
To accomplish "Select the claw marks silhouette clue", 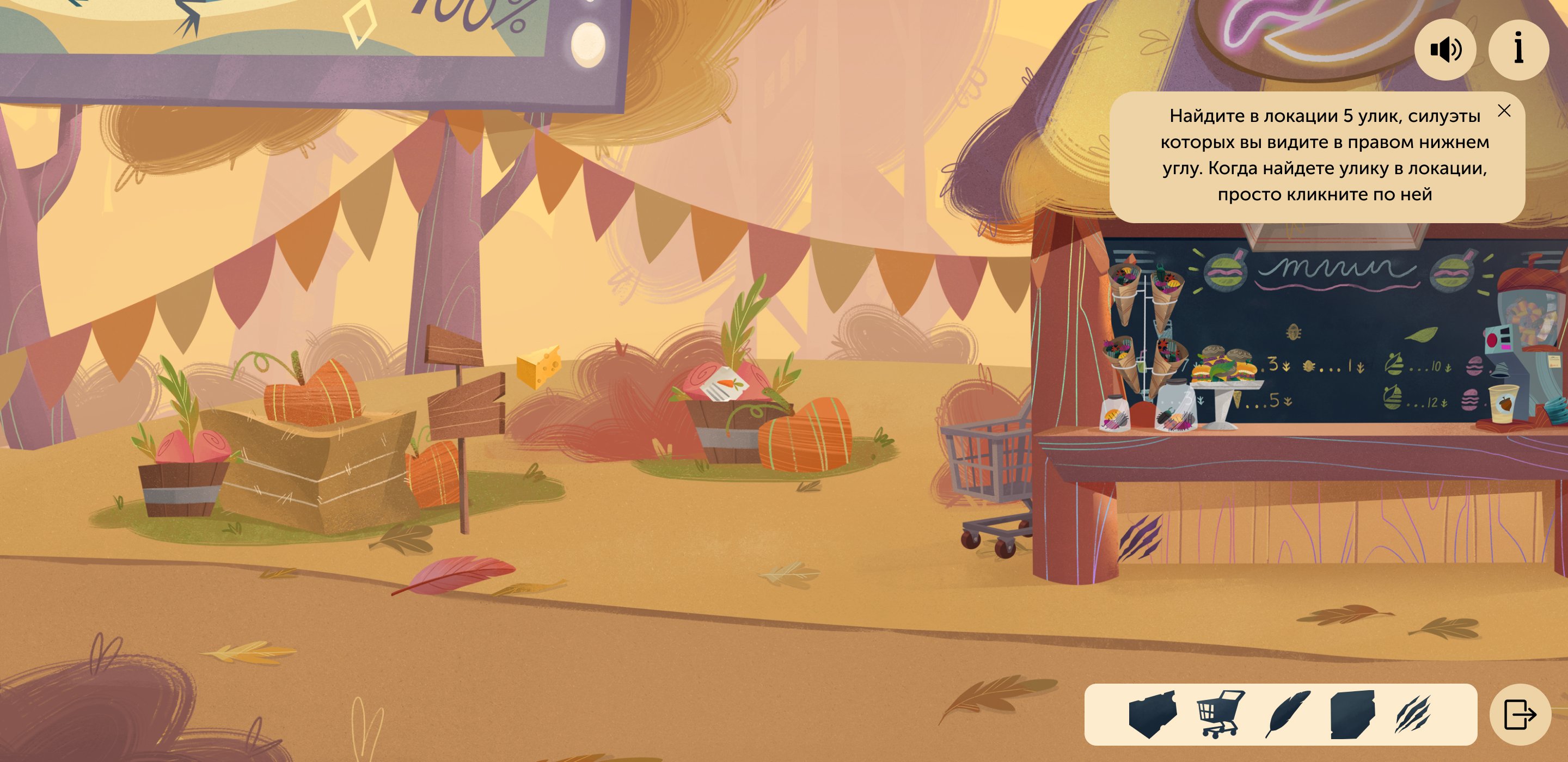I will coord(1413,714).
